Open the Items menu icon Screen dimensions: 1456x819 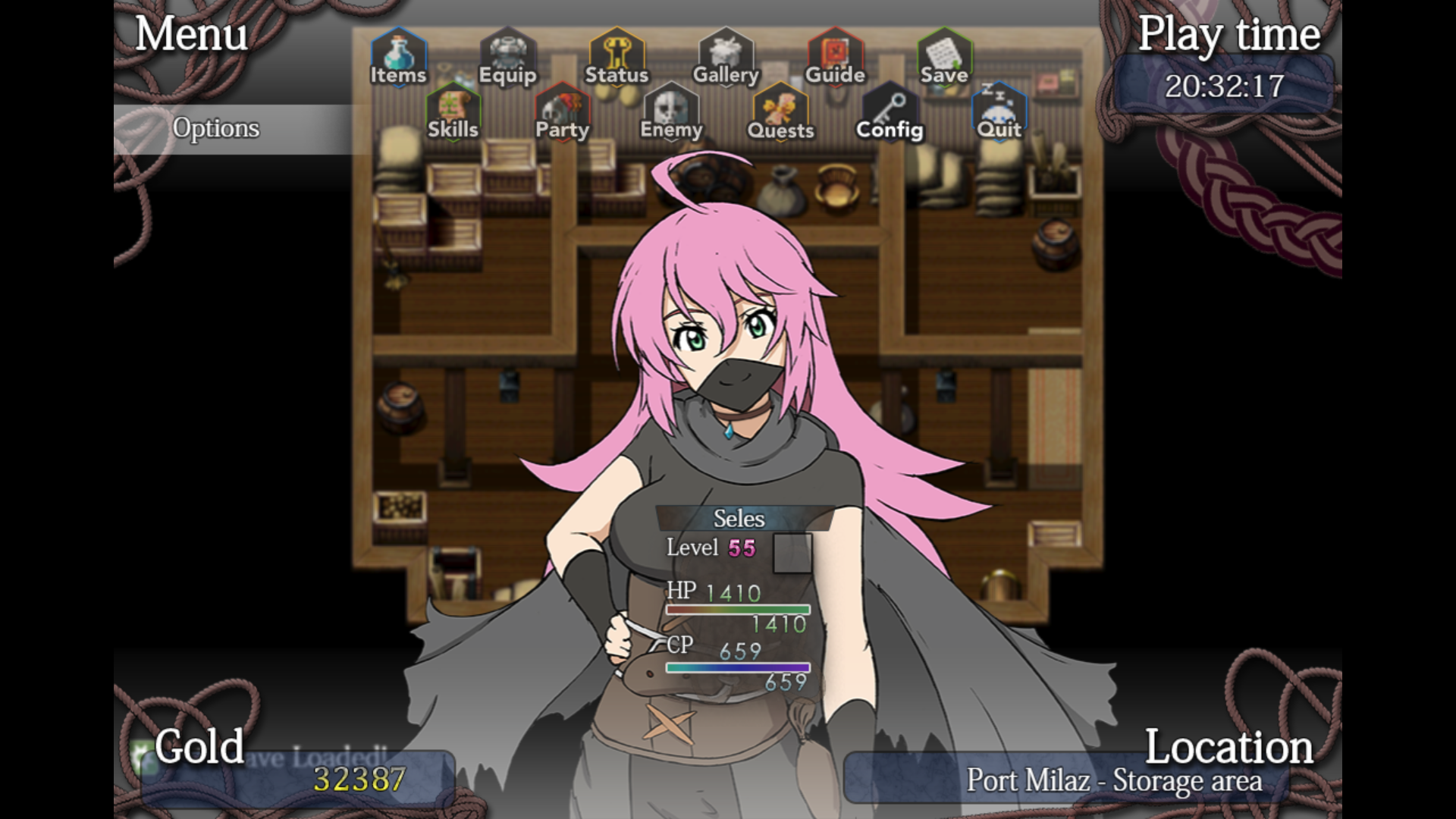pyautogui.click(x=398, y=57)
